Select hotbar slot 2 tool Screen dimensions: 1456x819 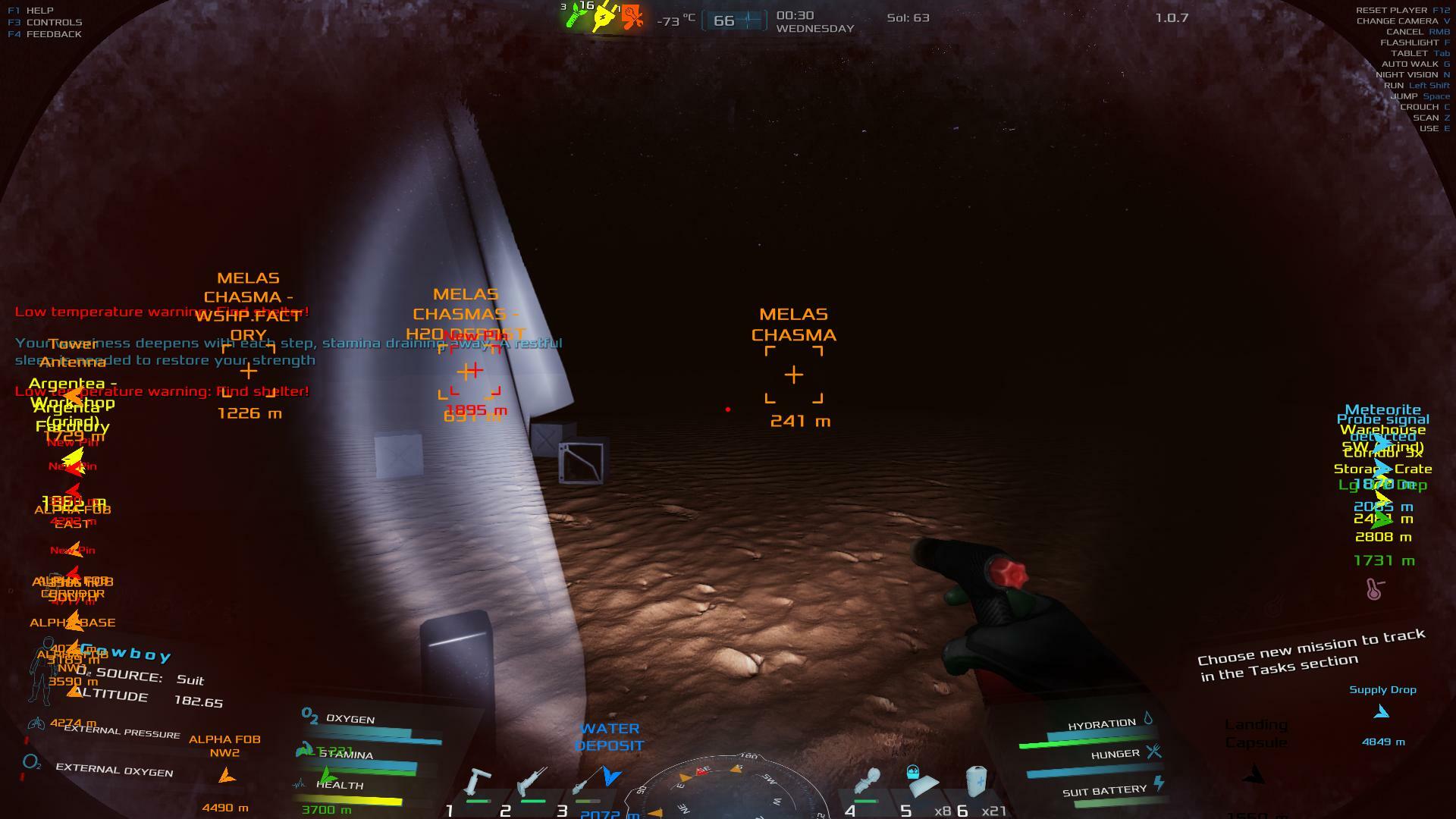532,783
